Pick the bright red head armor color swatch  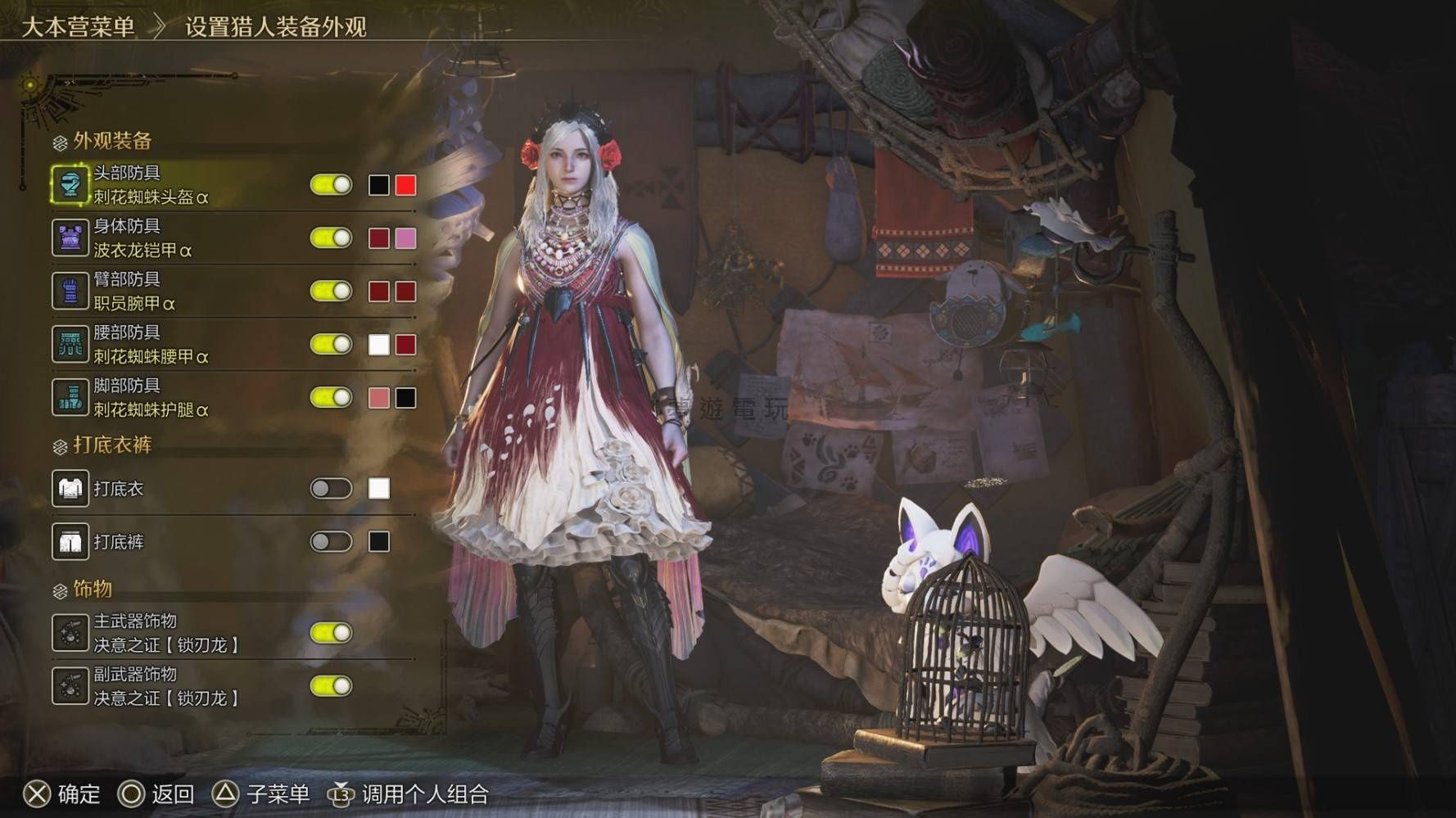coord(405,185)
